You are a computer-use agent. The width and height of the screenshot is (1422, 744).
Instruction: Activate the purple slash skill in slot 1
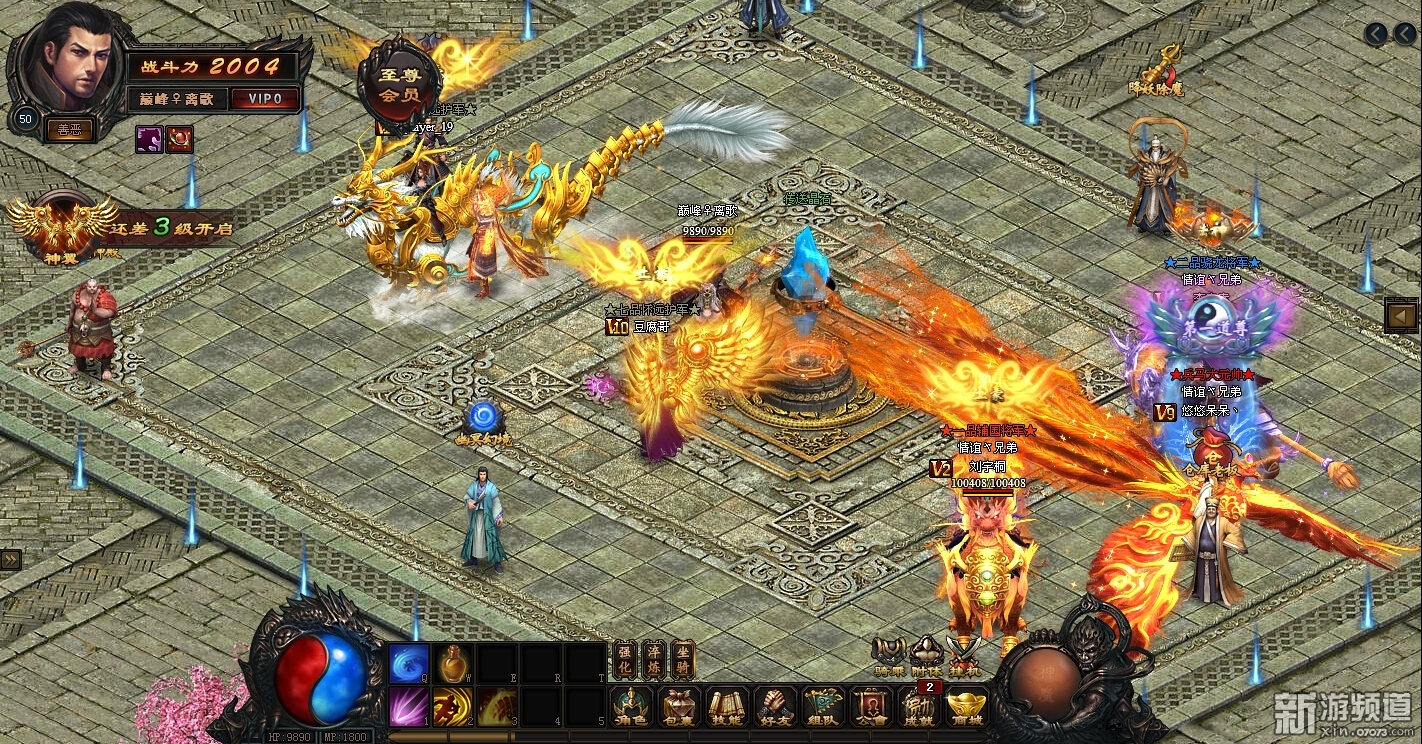pos(408,706)
